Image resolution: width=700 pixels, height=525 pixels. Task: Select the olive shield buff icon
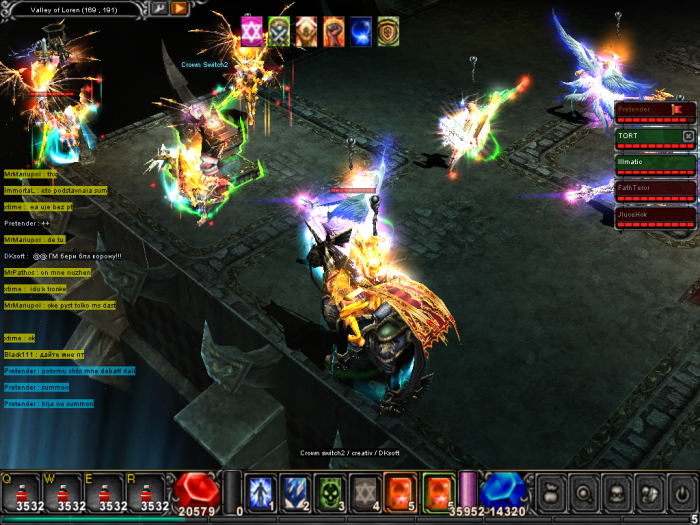pos(388,31)
